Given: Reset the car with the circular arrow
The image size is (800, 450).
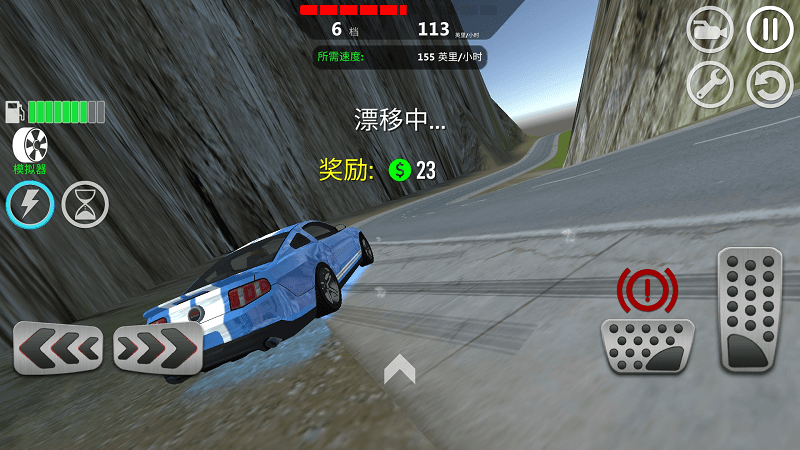Looking at the screenshot, I should click(x=769, y=85).
